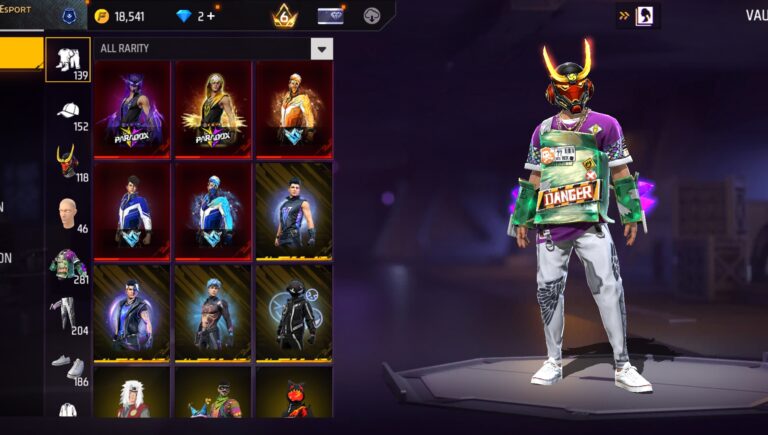Select the blue and white jacket female outfit
This screenshot has height=435, width=768.
click(132, 210)
